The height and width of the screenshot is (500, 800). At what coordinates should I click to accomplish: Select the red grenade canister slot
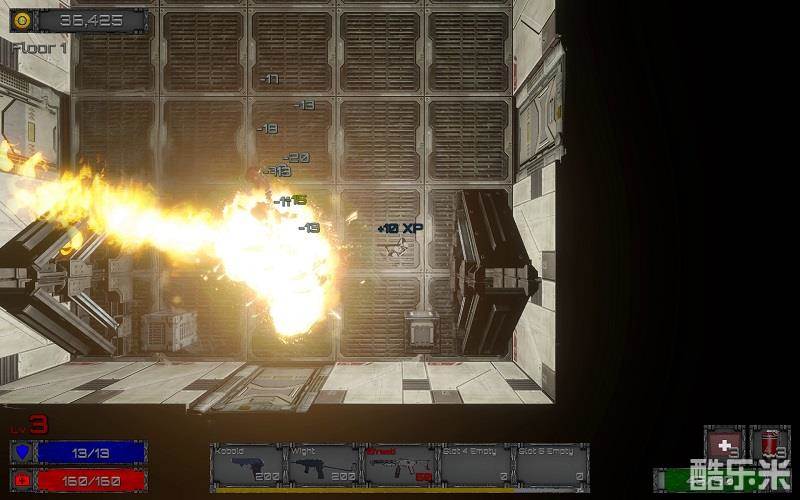tap(770, 443)
